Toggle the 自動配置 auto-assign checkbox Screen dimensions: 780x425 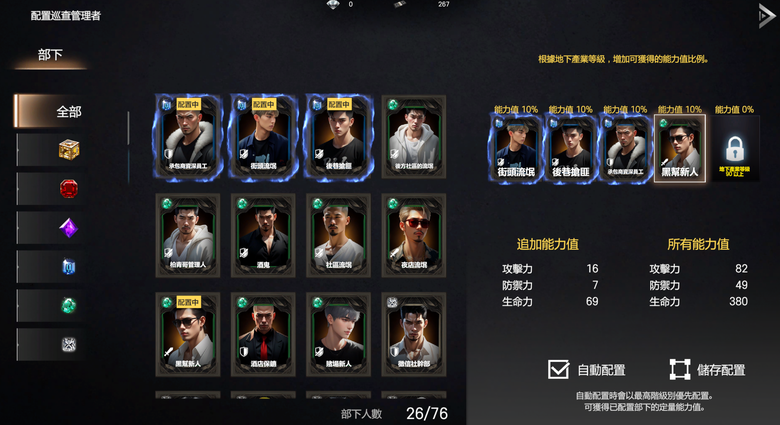click(558, 369)
